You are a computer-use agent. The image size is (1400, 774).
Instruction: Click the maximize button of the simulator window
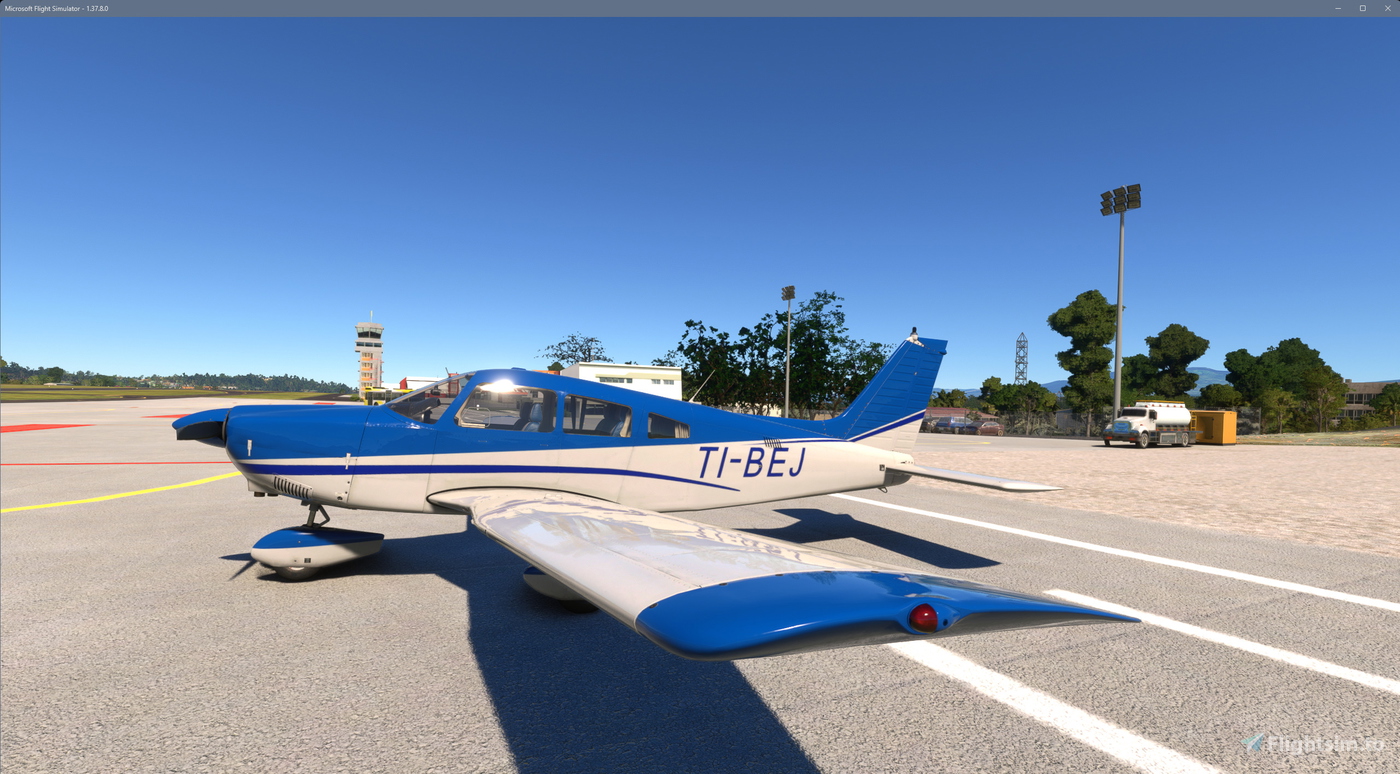tap(1362, 8)
